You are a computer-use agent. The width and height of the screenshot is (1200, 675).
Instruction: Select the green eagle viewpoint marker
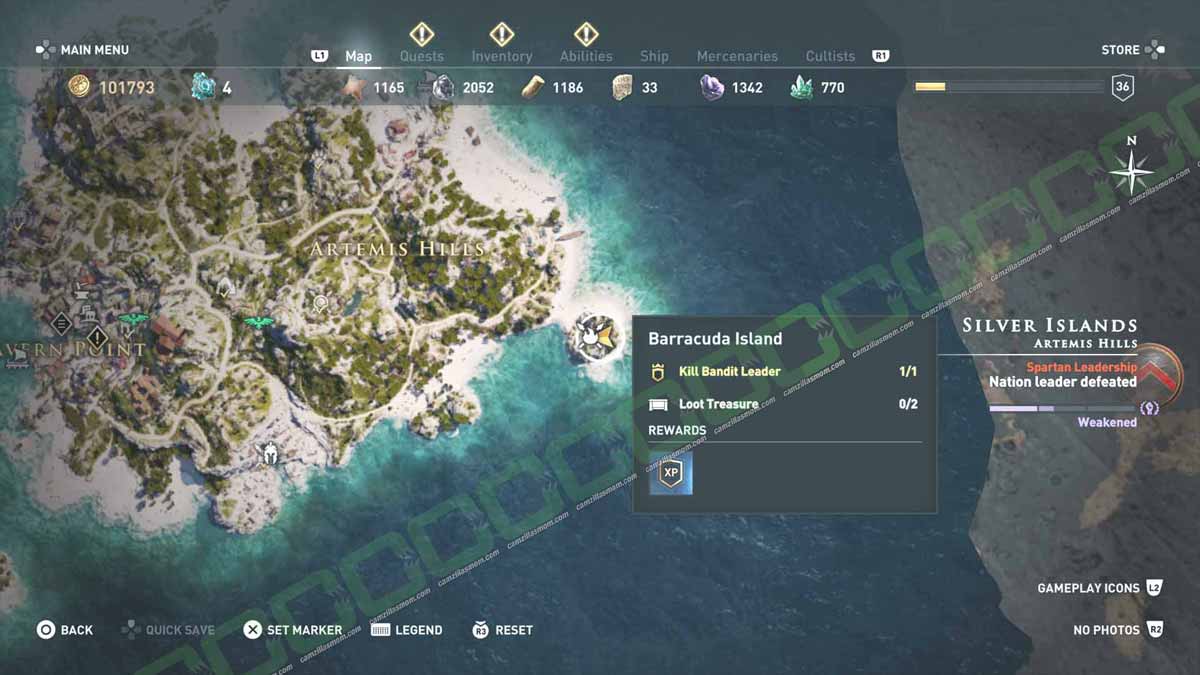pos(258,322)
